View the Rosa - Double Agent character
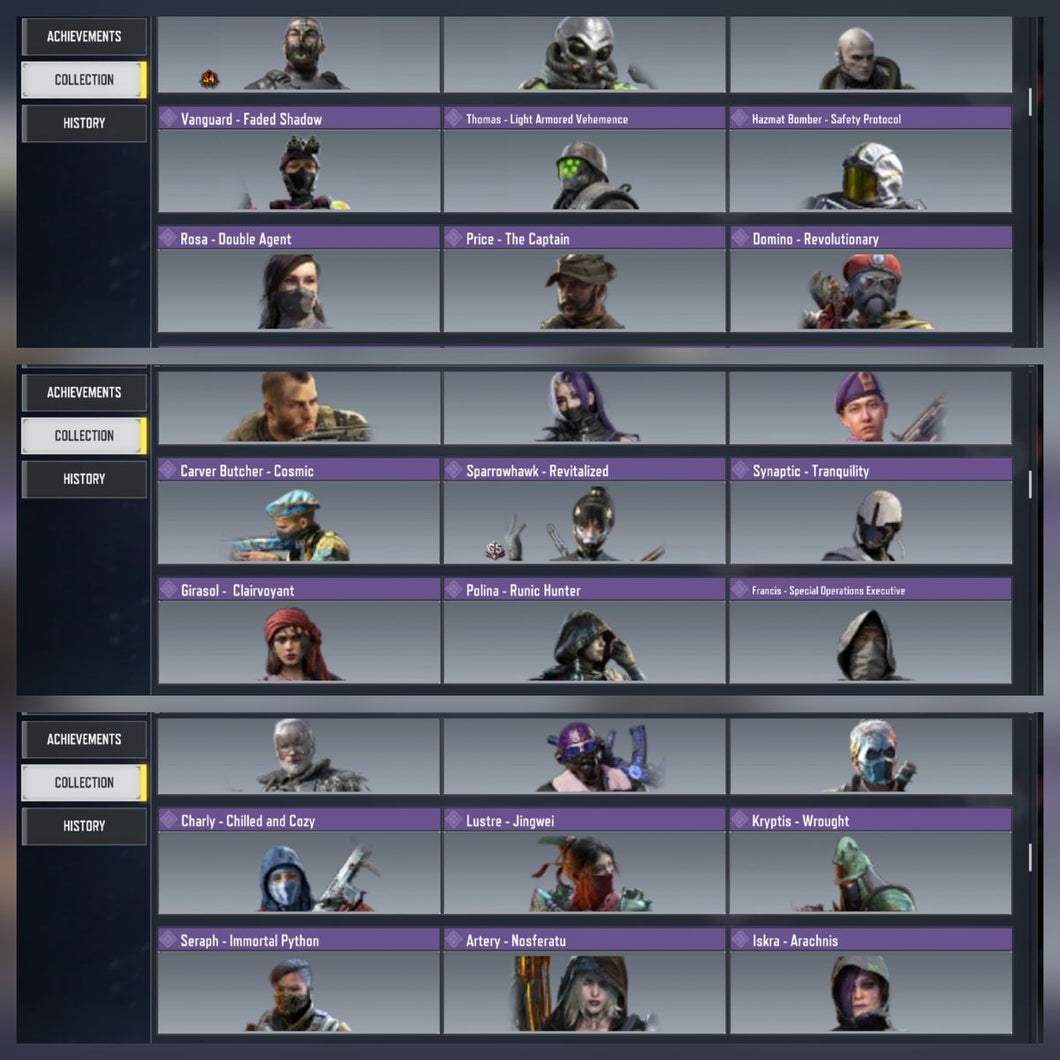This screenshot has width=1060, height=1060. [x=298, y=290]
